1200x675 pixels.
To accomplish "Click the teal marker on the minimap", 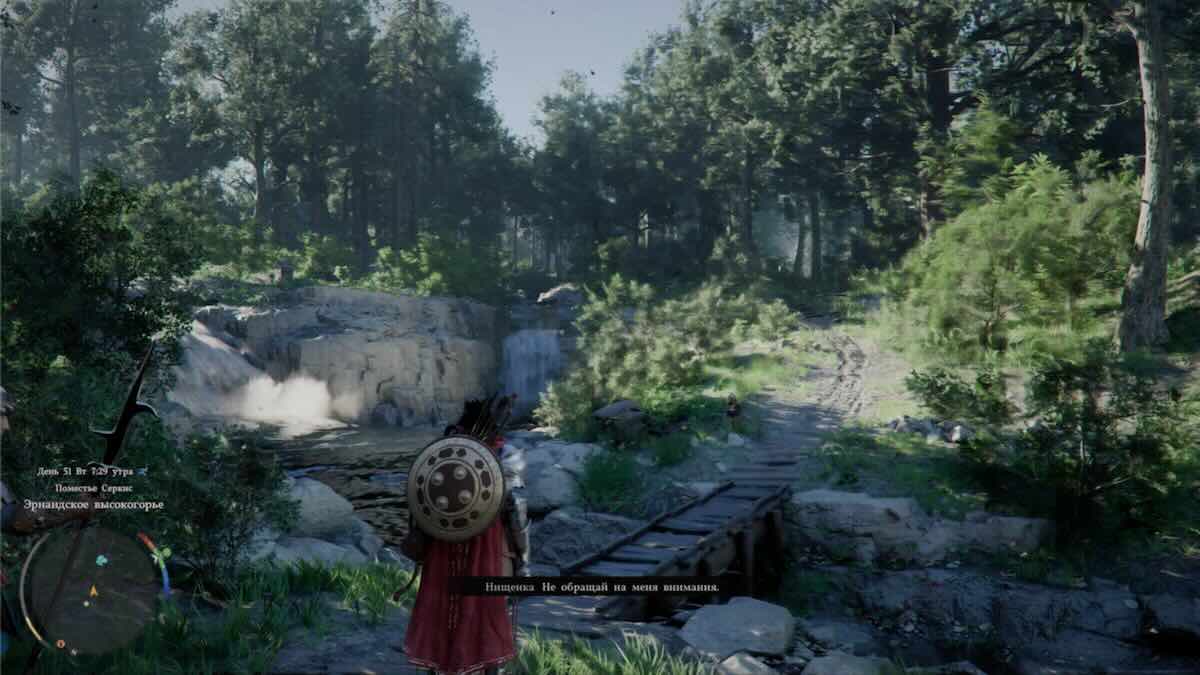I will point(102,561).
